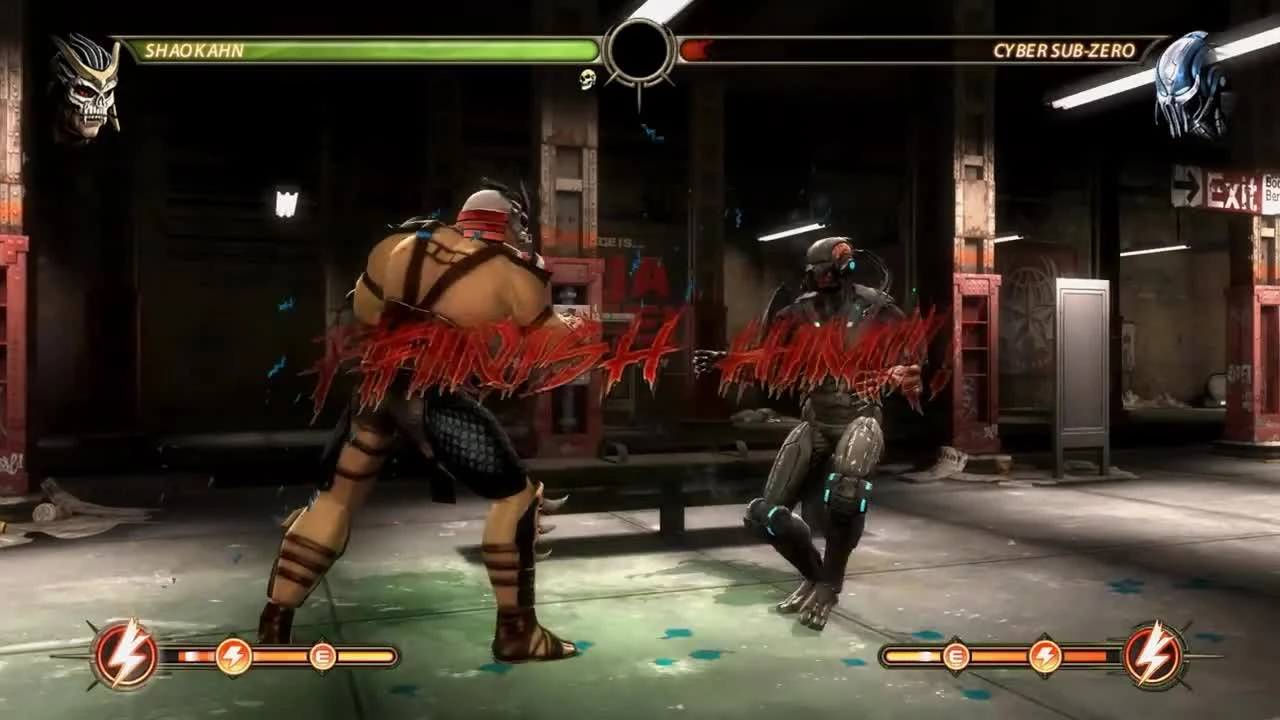
Task: Click the small lightning icon on Shao Kahn's meter
Action: 232,655
